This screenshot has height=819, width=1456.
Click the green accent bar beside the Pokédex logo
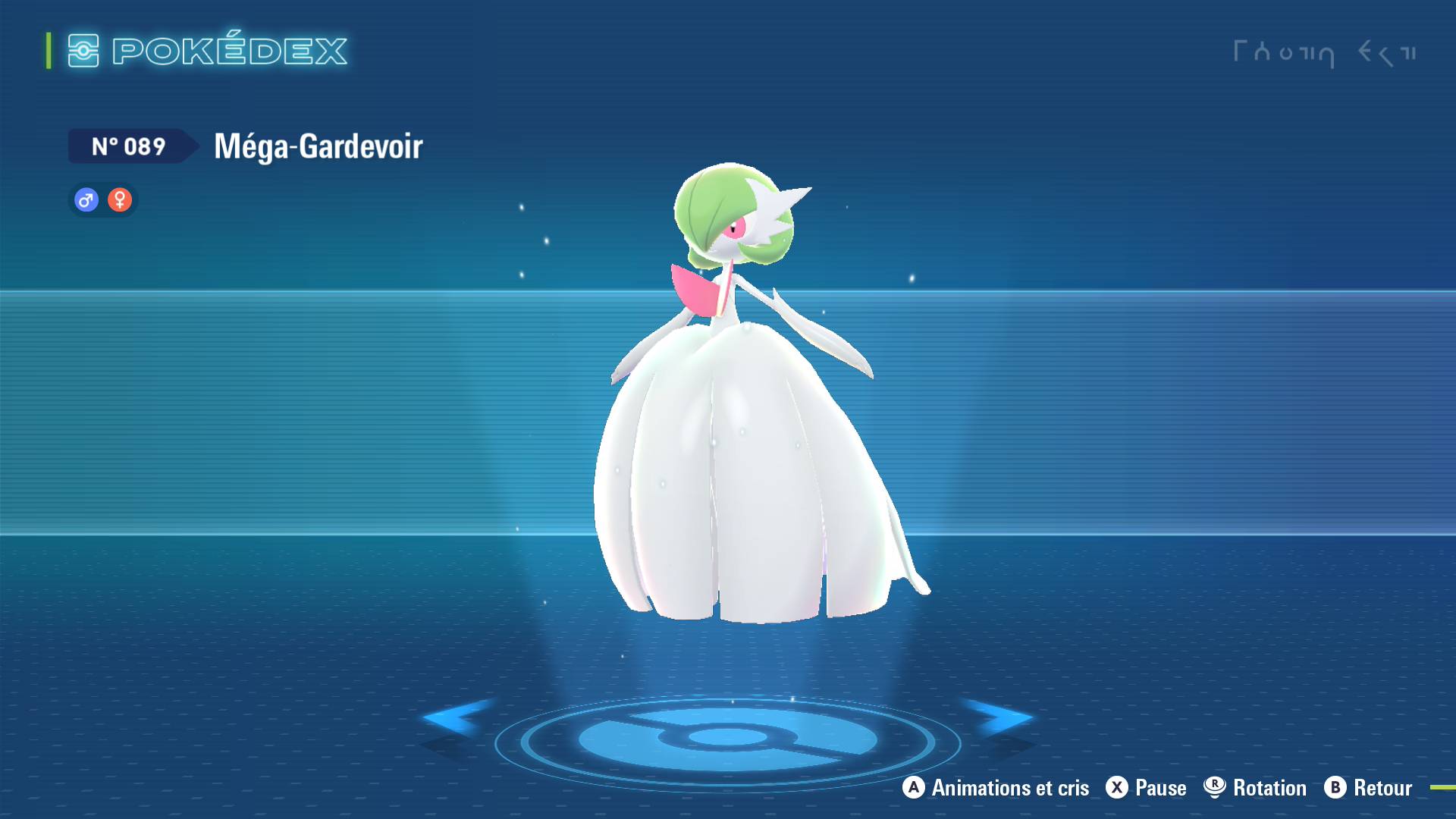click(x=48, y=51)
